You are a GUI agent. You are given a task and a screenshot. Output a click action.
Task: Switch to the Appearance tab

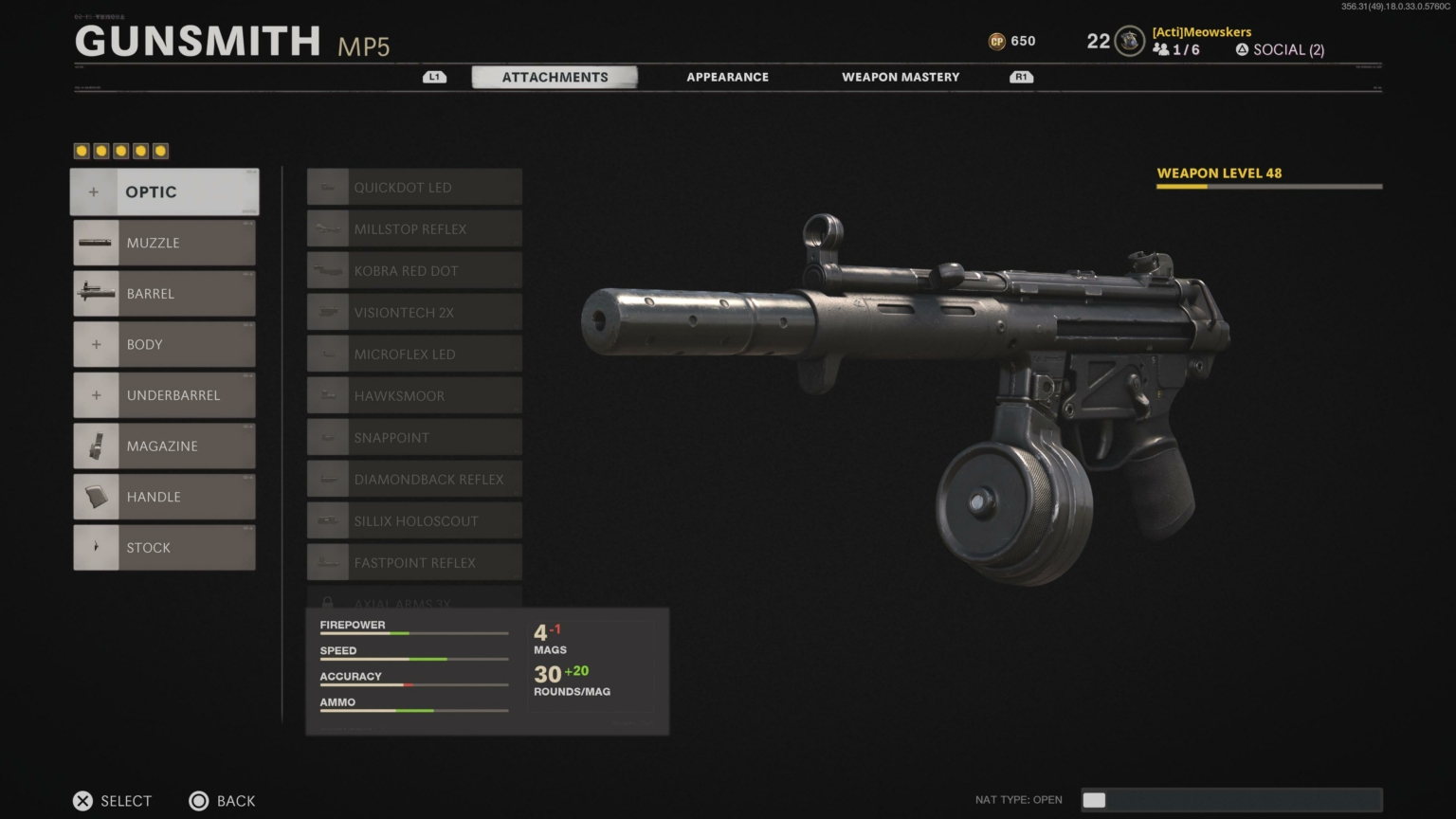[727, 77]
